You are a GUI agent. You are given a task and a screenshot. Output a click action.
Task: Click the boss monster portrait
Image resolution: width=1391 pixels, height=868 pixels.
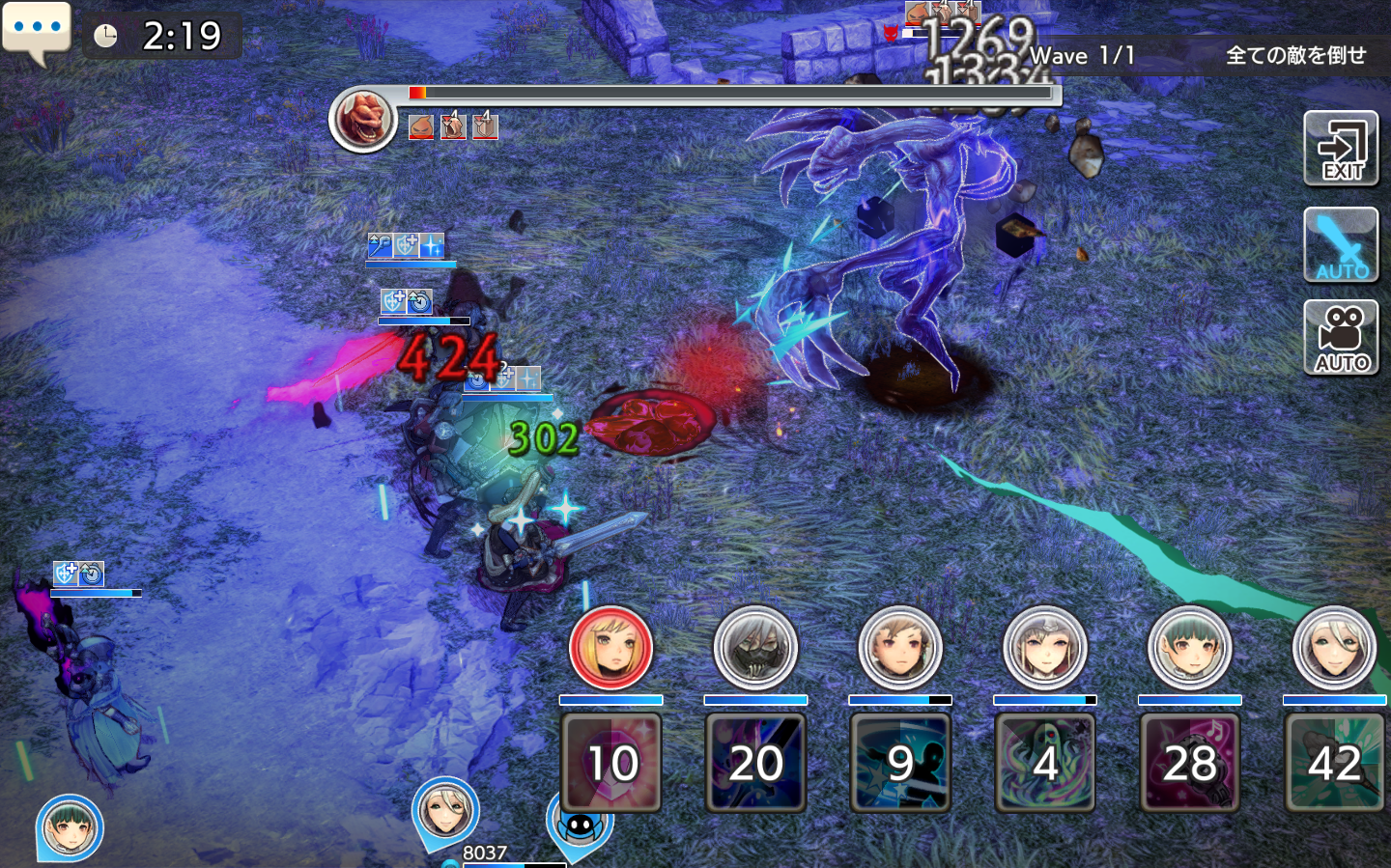(x=363, y=120)
